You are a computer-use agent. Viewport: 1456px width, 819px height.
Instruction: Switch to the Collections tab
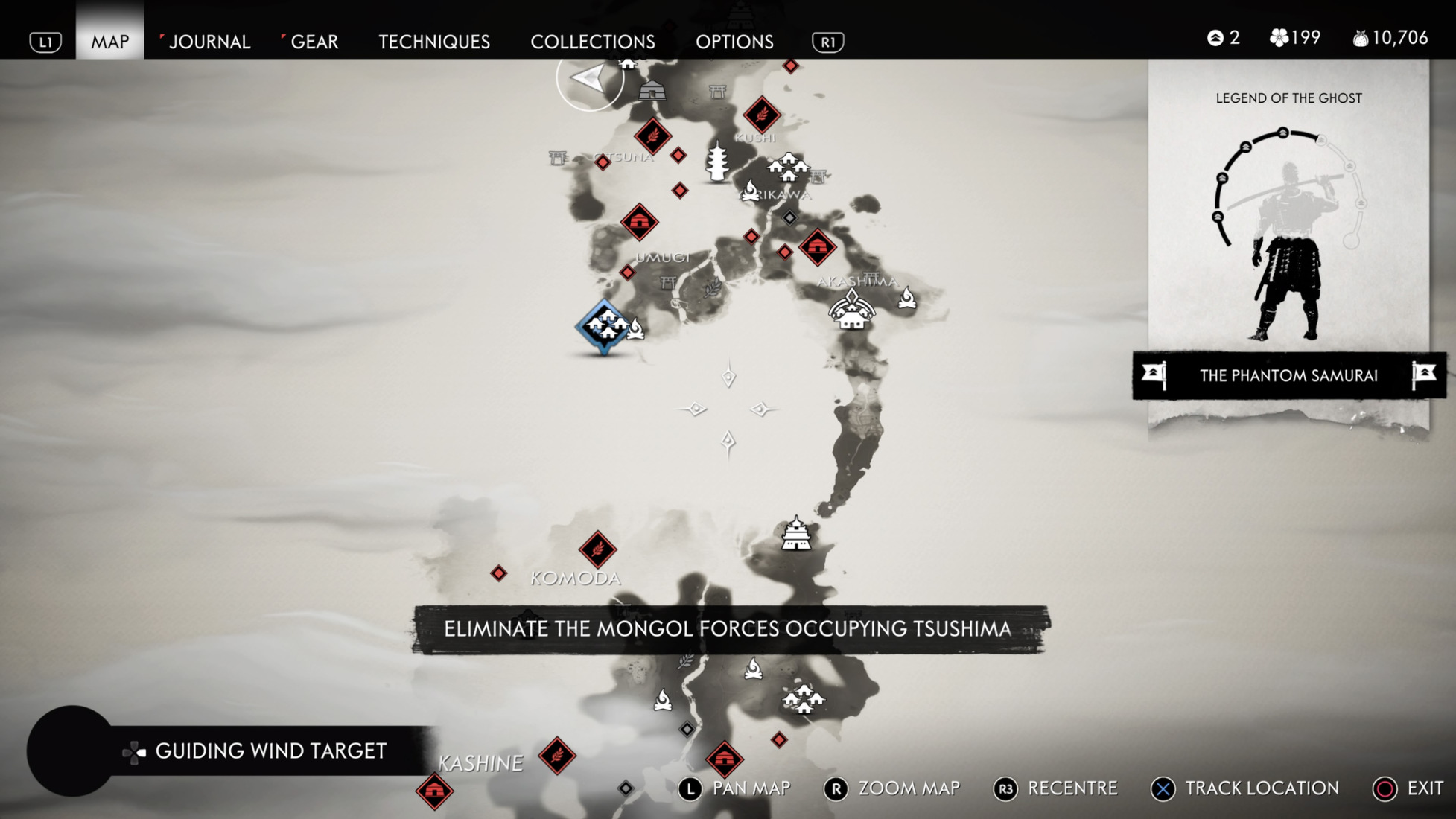[x=593, y=42]
